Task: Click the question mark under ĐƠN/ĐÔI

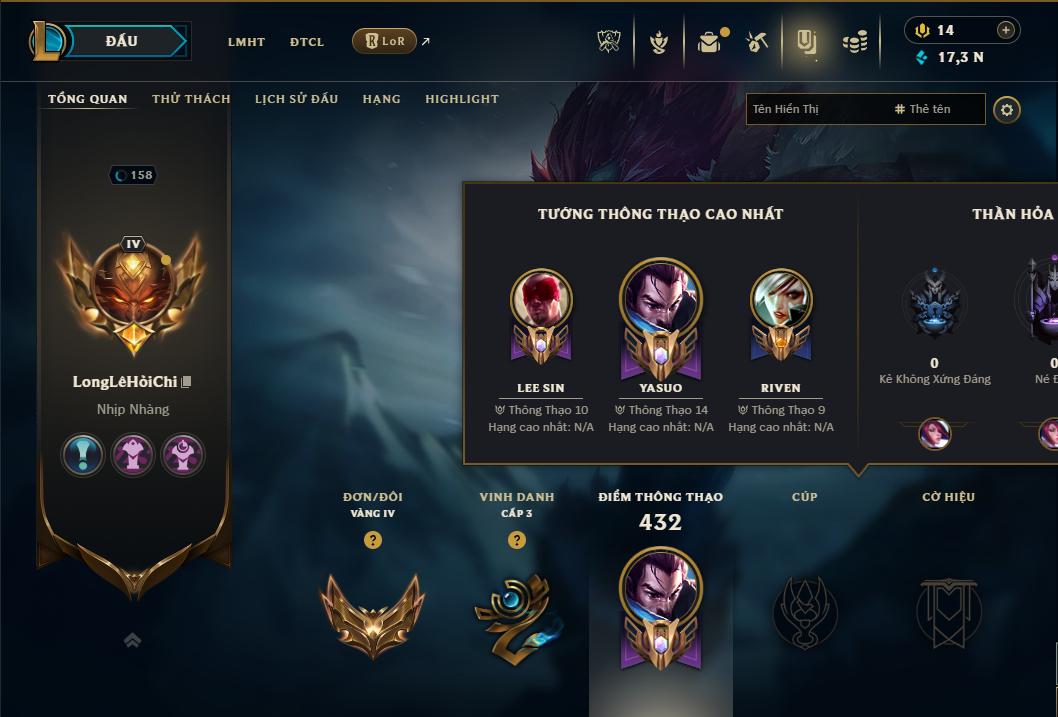Action: pyautogui.click(x=373, y=540)
